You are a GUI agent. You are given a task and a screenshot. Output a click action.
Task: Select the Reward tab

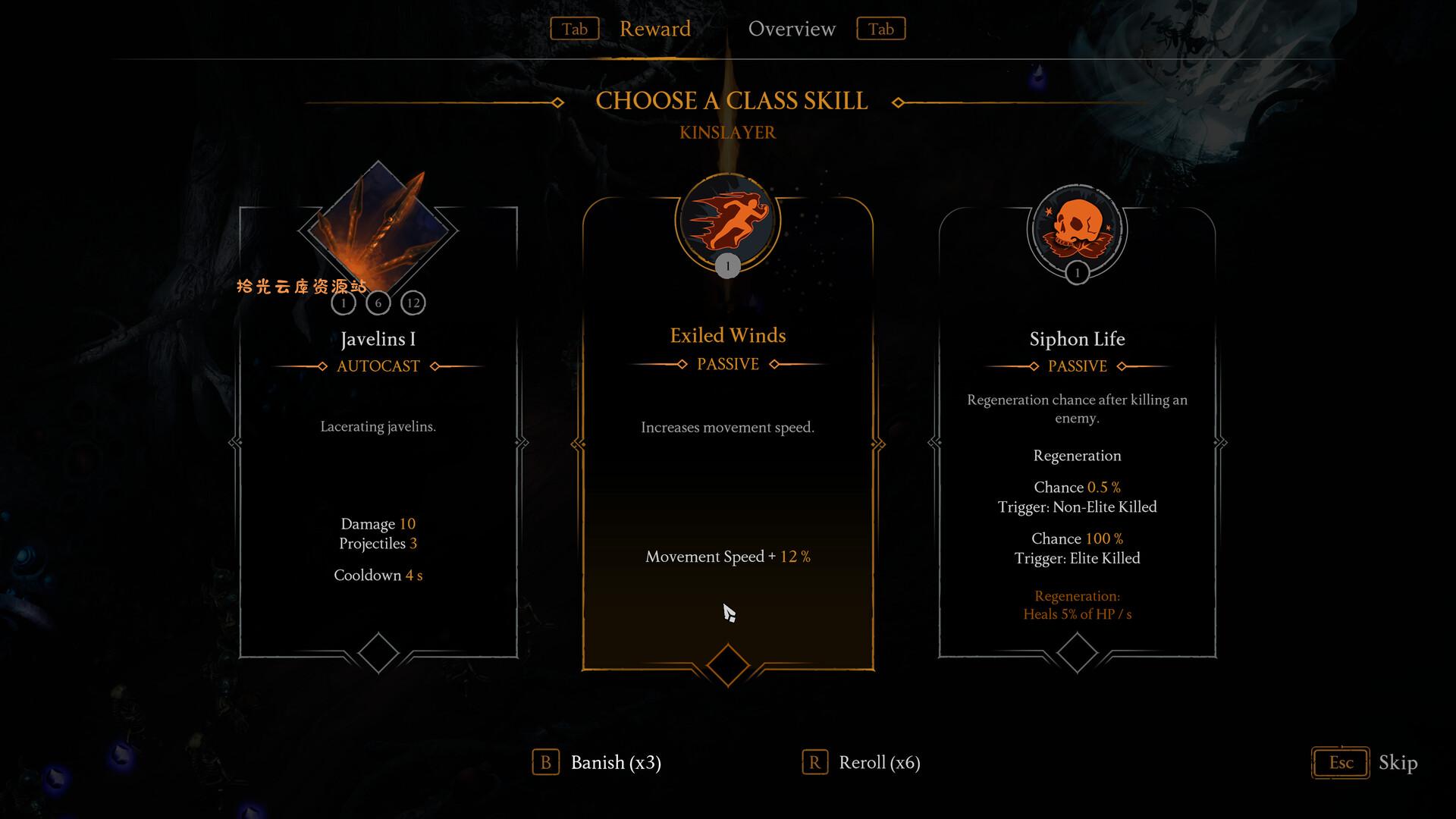[655, 29]
